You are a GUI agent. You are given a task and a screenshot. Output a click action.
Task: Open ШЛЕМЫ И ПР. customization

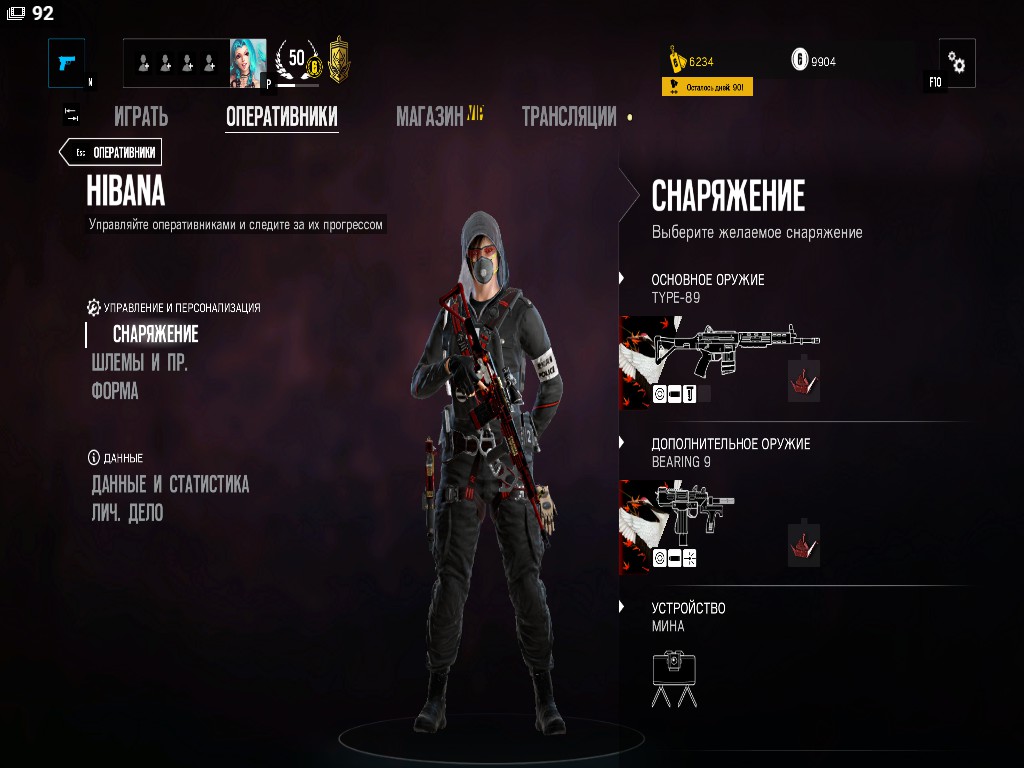point(139,362)
